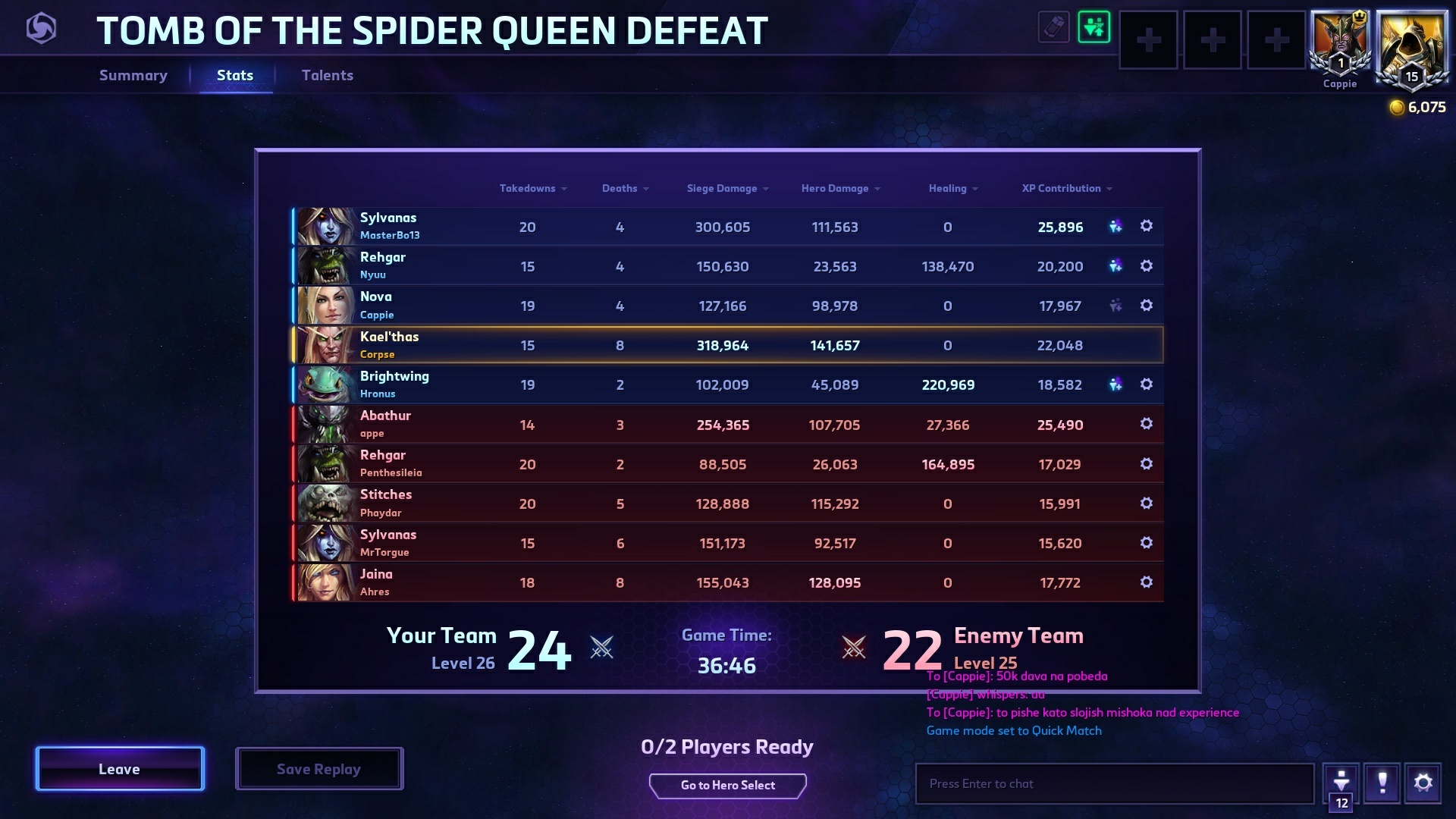
Task: Click the exclamation mark notification button
Action: point(1382,783)
